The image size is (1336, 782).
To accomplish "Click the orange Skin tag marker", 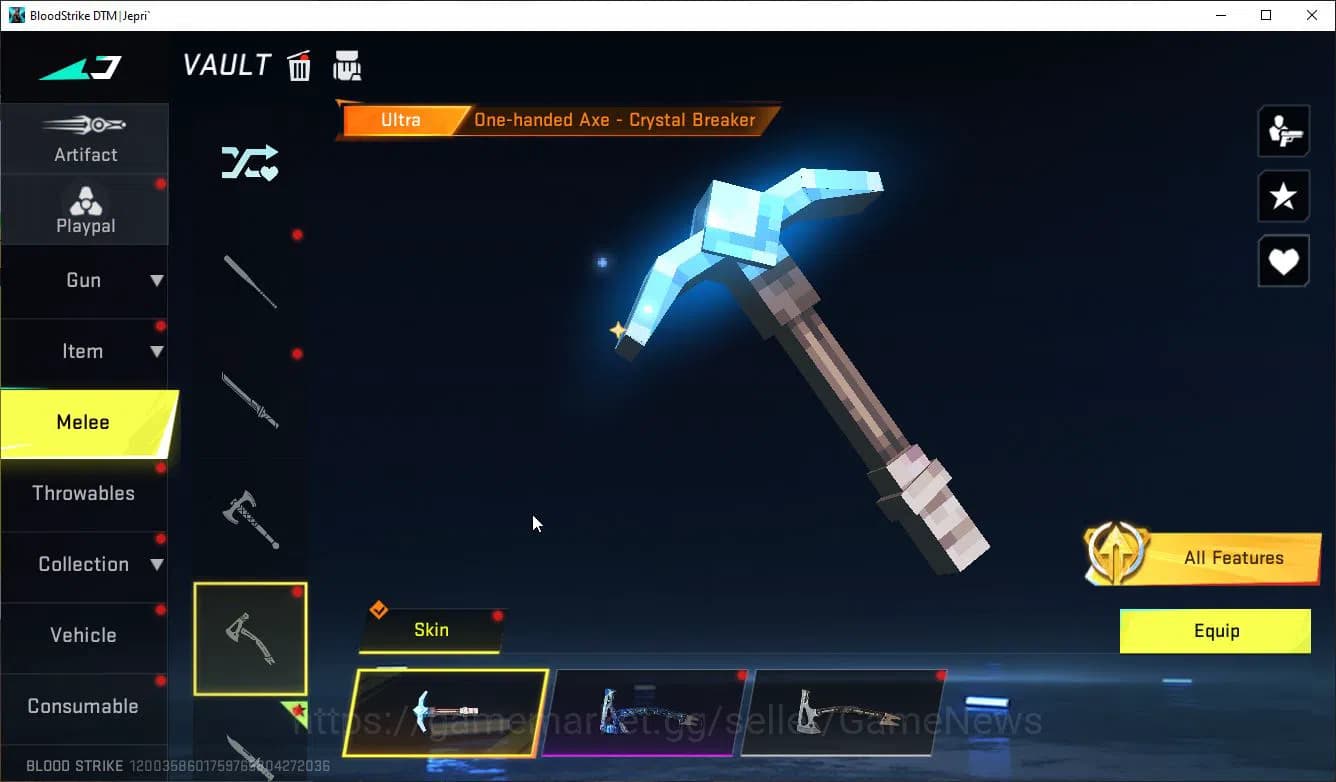I will tap(380, 608).
